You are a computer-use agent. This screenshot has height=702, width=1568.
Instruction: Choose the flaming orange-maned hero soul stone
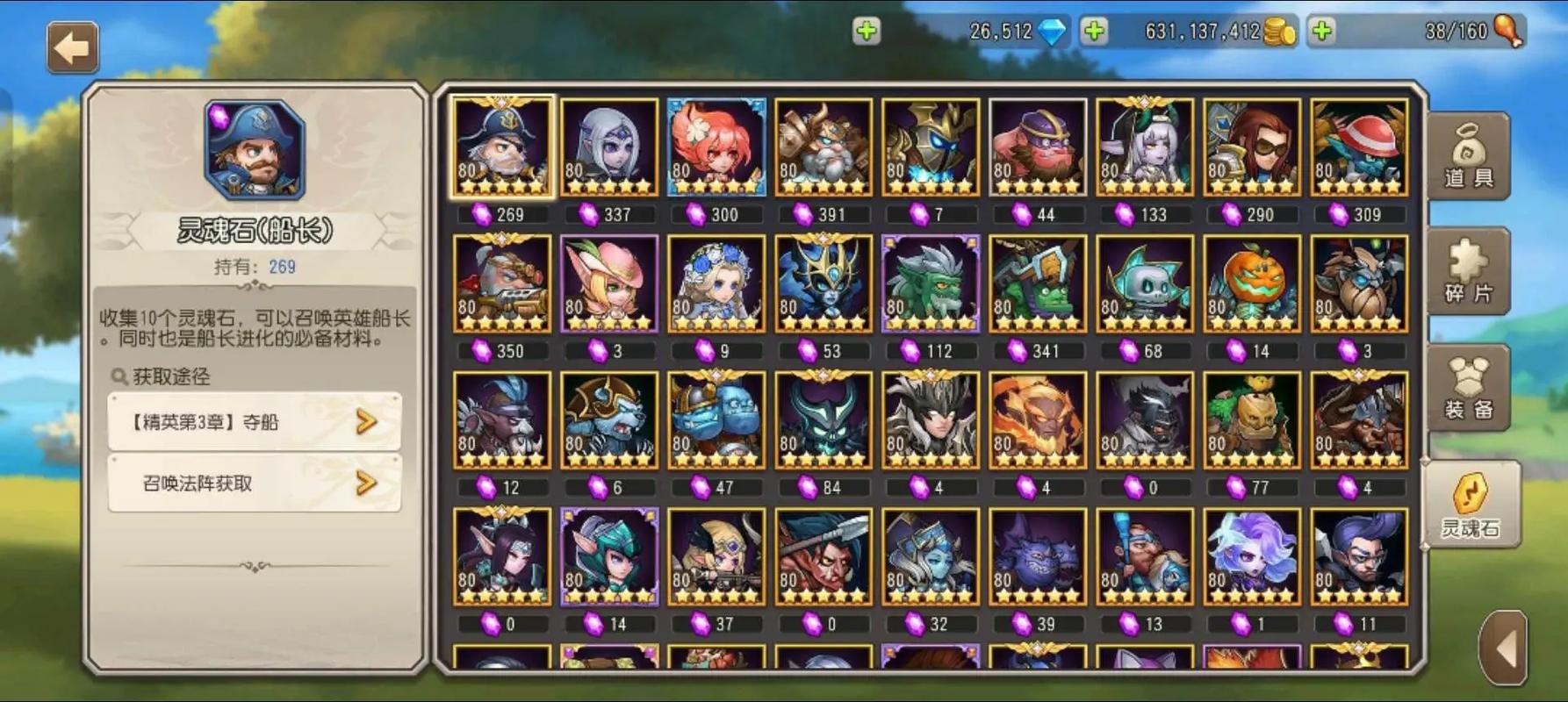click(1038, 420)
